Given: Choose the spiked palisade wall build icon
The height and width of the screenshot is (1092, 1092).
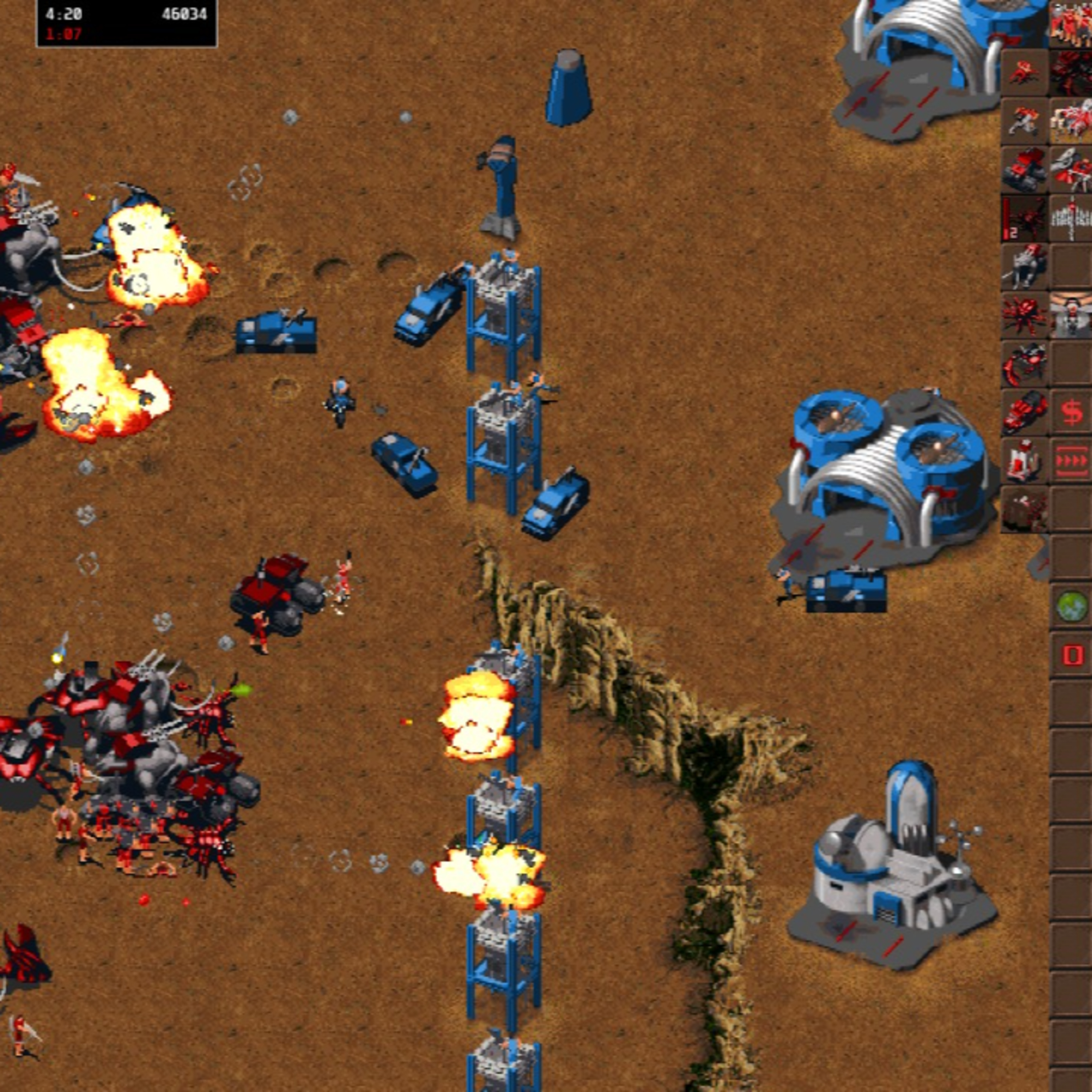Looking at the screenshot, I should coord(1072,217).
